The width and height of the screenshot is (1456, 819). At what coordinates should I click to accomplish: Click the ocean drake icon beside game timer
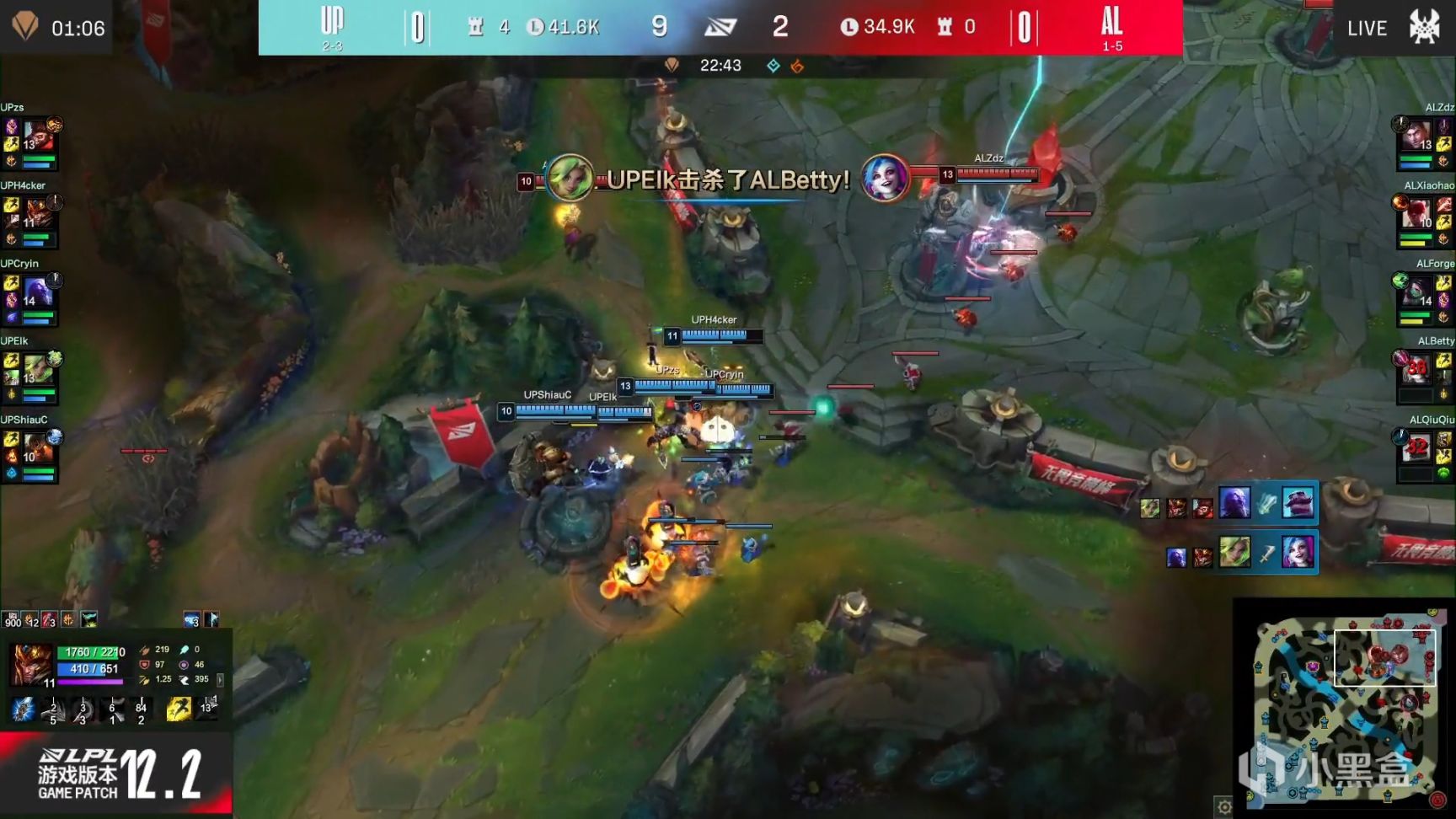773,66
